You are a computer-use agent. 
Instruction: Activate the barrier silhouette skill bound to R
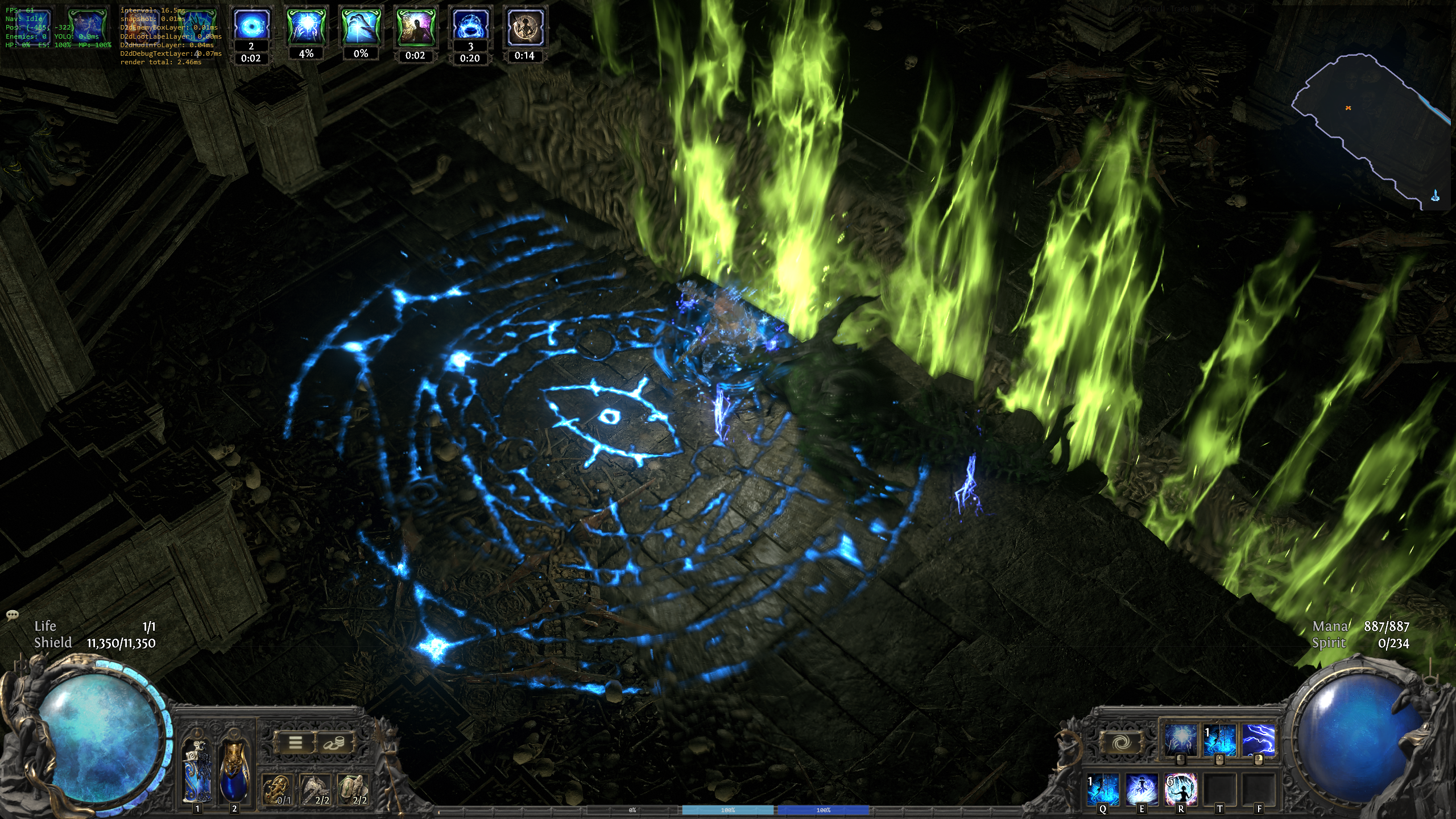point(1181,789)
